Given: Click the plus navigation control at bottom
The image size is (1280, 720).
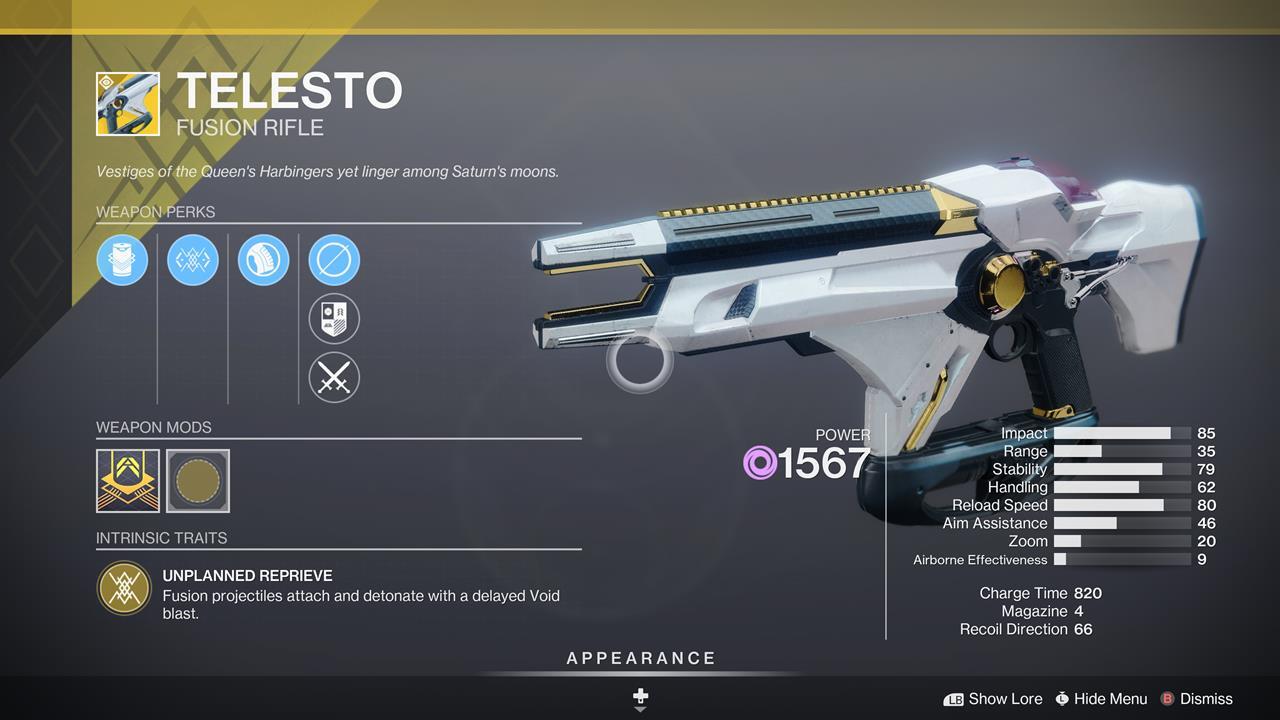Looking at the screenshot, I should point(640,695).
